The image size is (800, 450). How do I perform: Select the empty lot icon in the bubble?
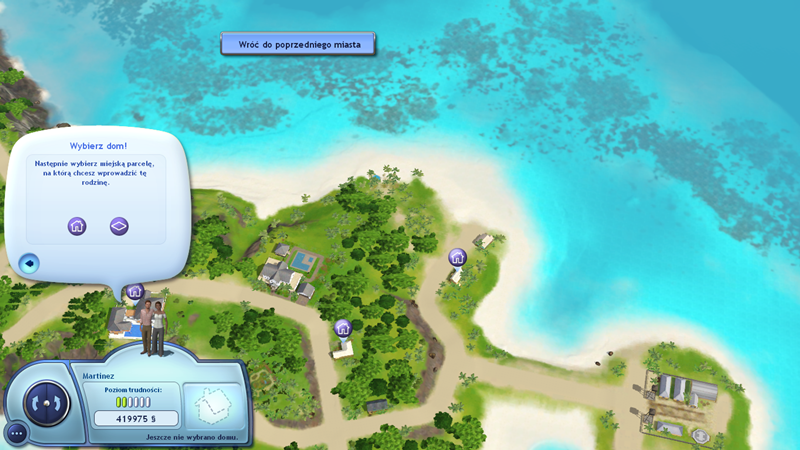tap(119, 226)
